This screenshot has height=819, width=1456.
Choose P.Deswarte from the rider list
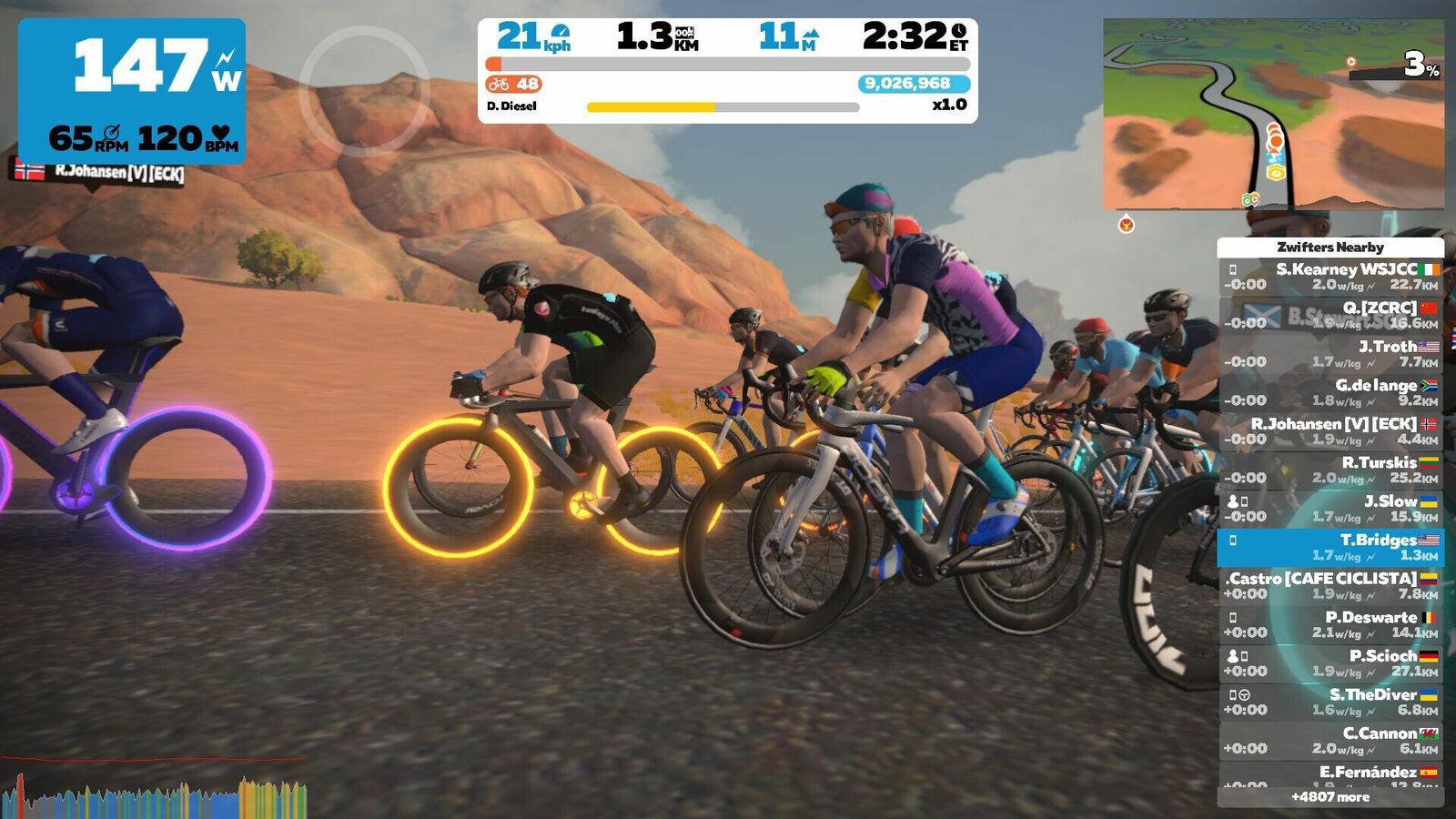pyautogui.click(x=1330, y=624)
